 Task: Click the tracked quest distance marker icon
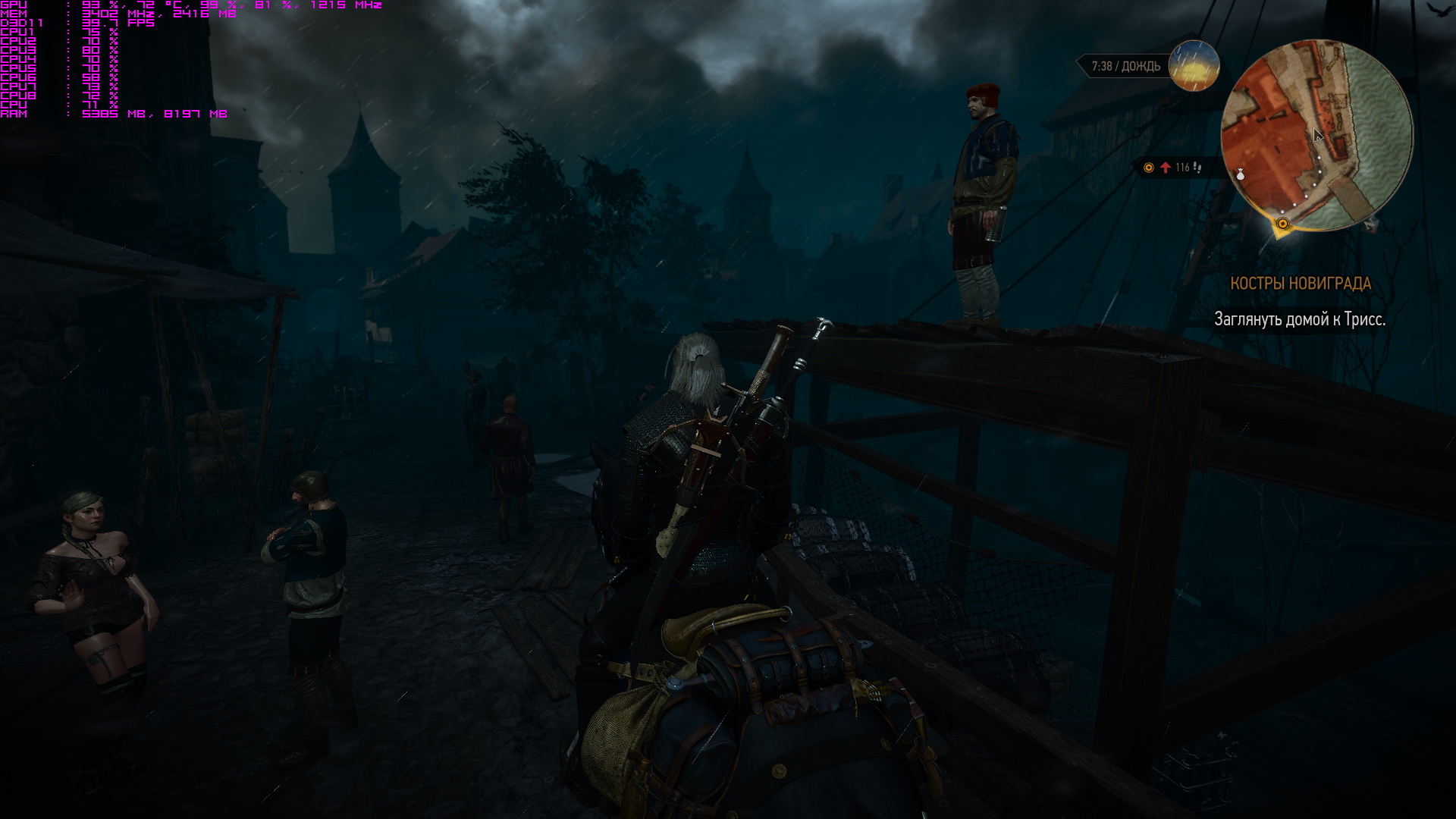coord(1148,168)
